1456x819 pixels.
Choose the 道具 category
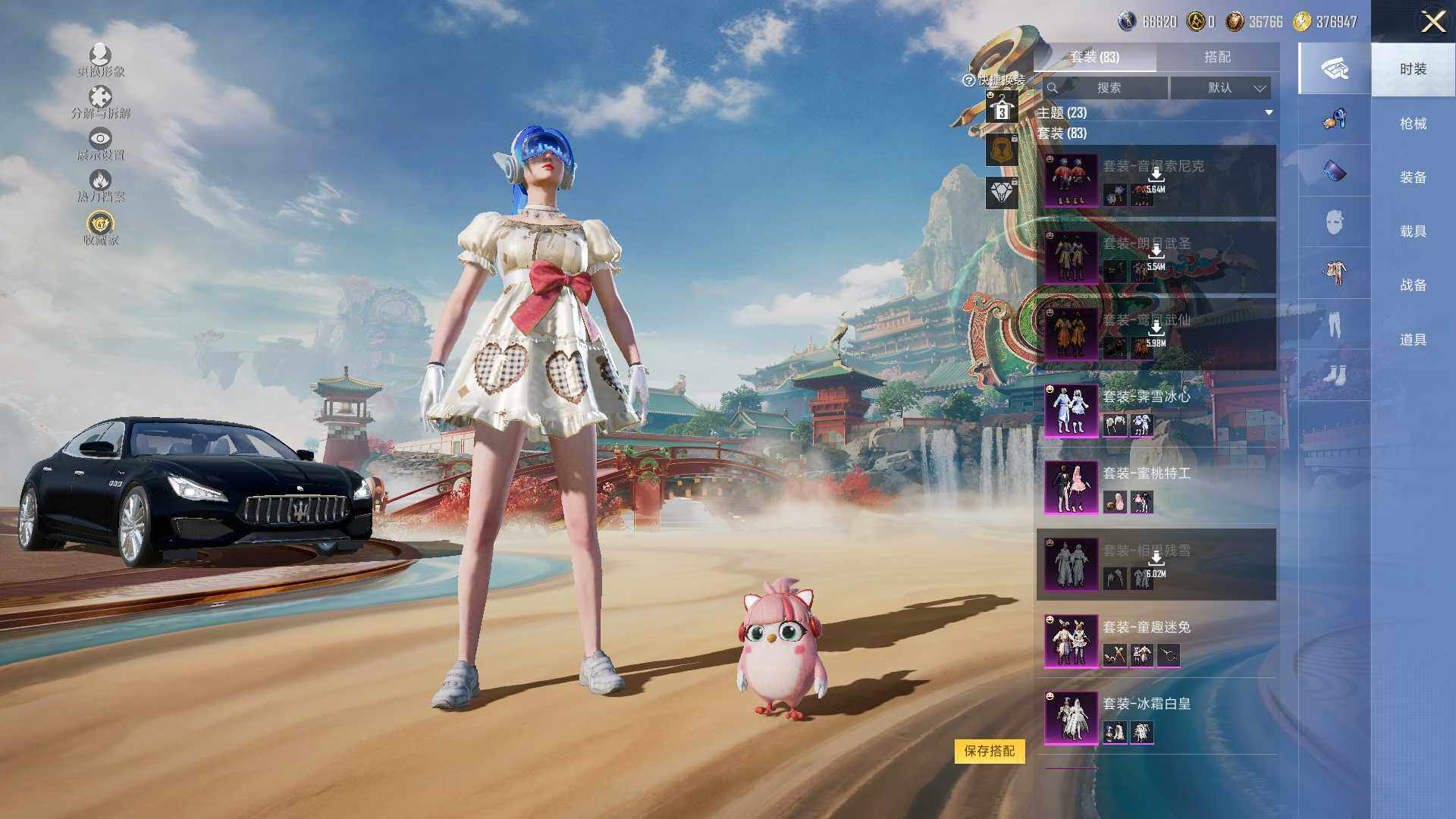tap(1413, 340)
